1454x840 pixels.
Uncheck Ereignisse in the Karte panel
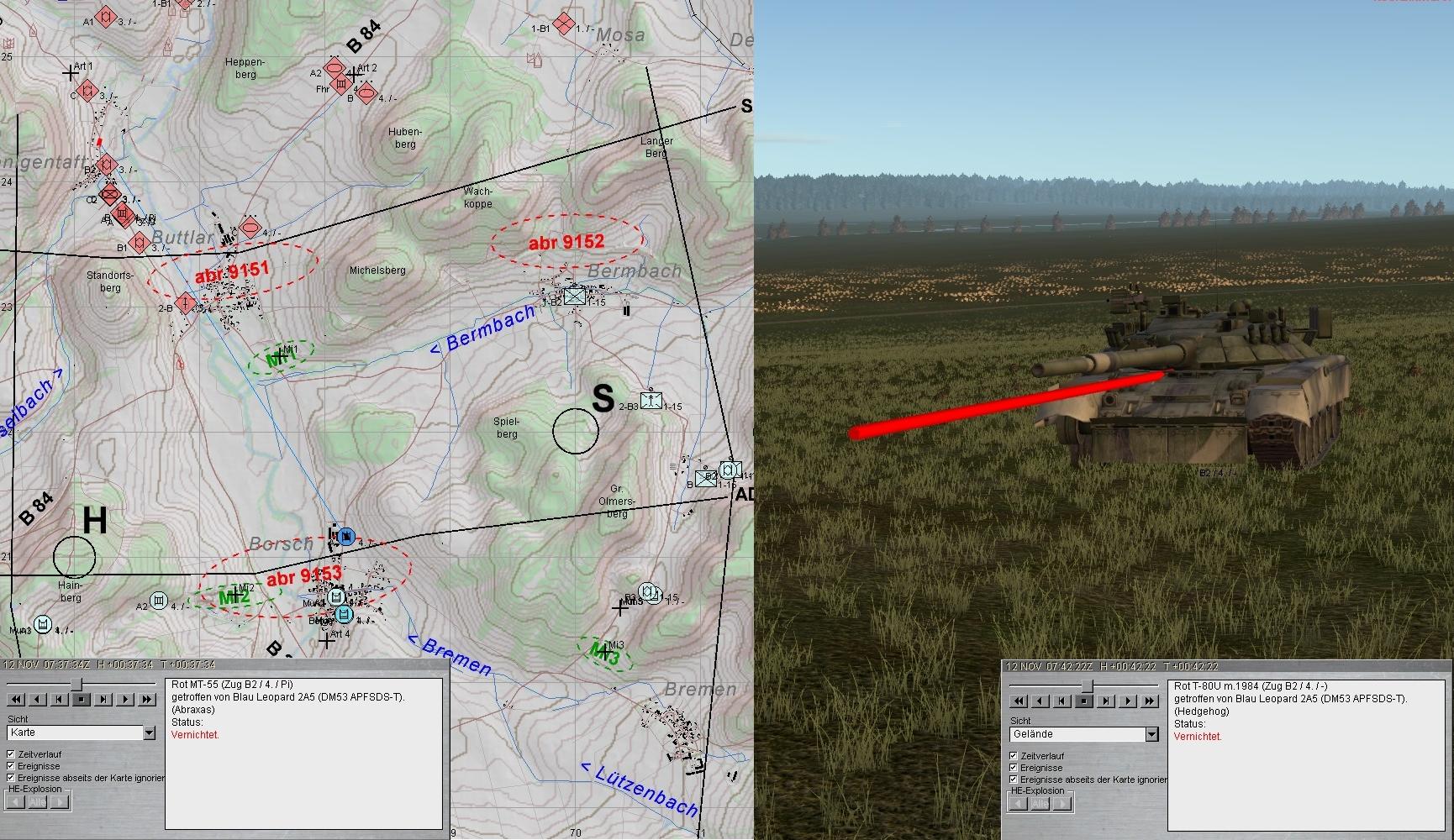click(x=11, y=766)
